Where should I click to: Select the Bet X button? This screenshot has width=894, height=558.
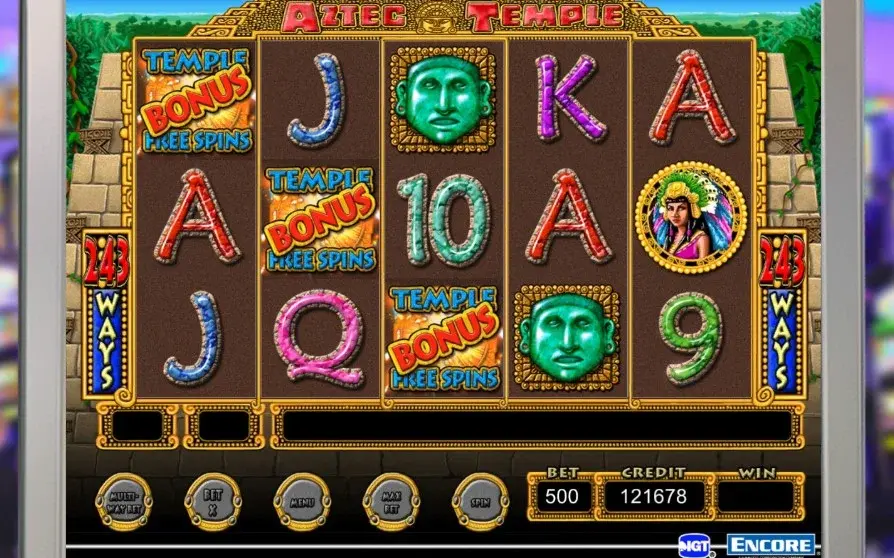(x=213, y=499)
